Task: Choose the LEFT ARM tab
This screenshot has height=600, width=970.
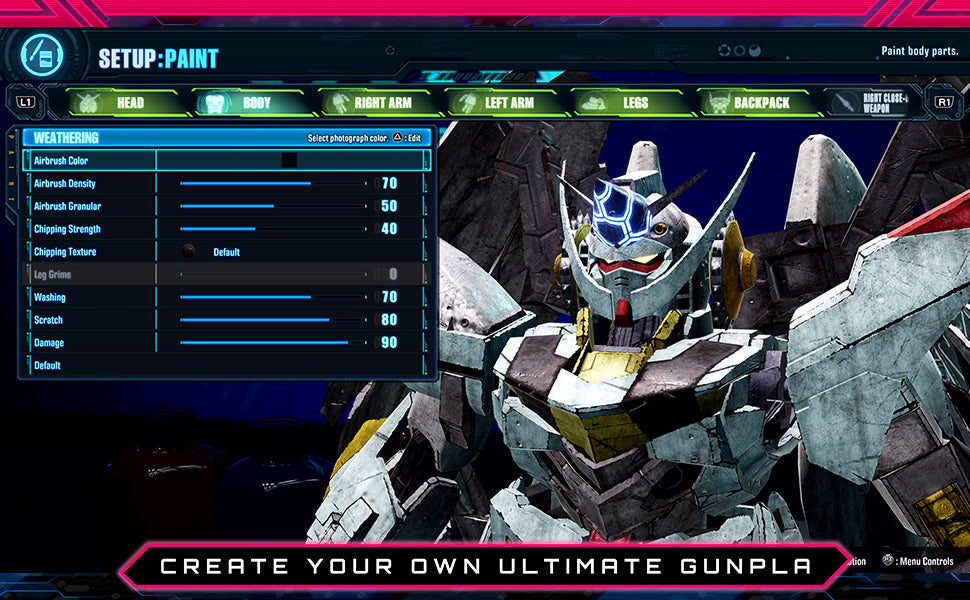Action: (497, 102)
